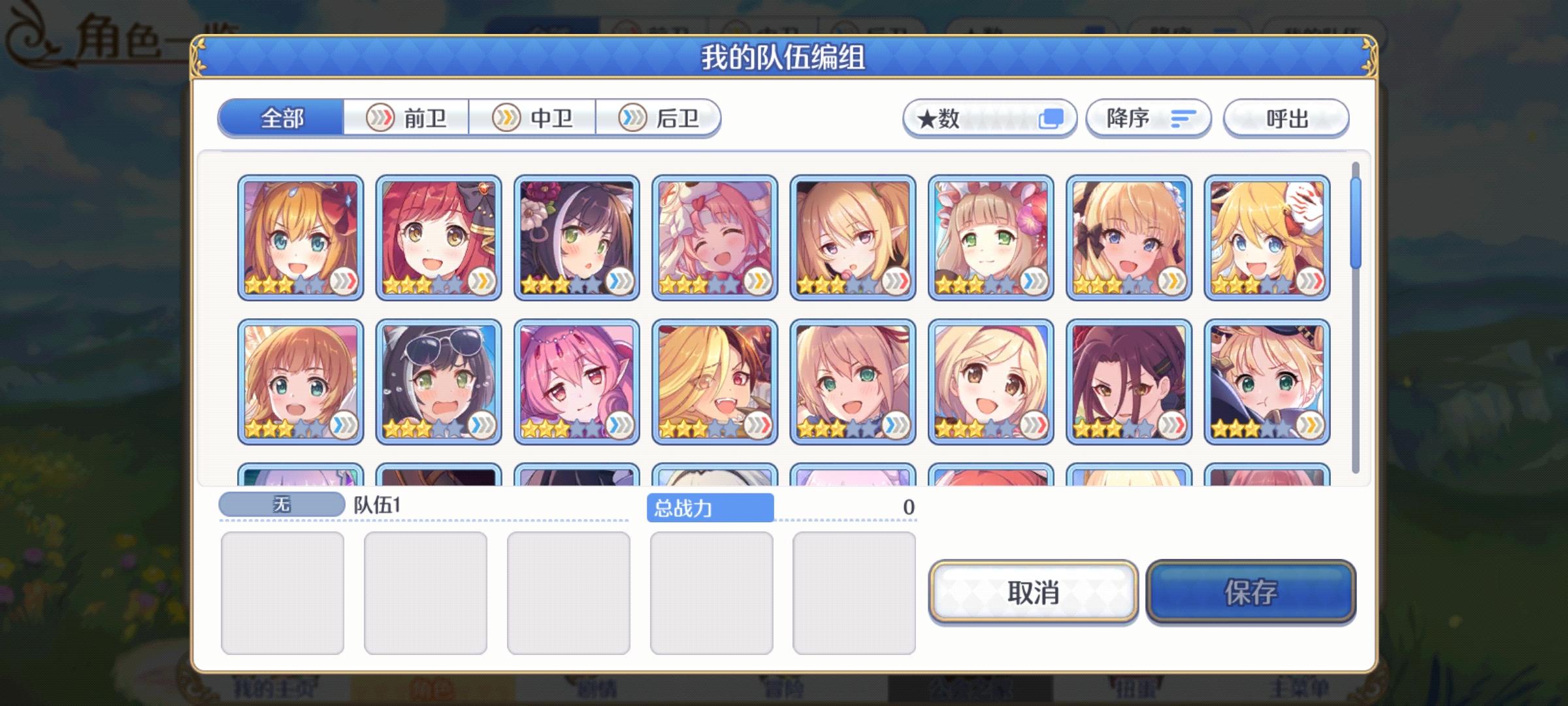This screenshot has height=706, width=1568.
Task: Click the sort-lines icon inside the 降序 button
Action: pyautogui.click(x=1181, y=118)
